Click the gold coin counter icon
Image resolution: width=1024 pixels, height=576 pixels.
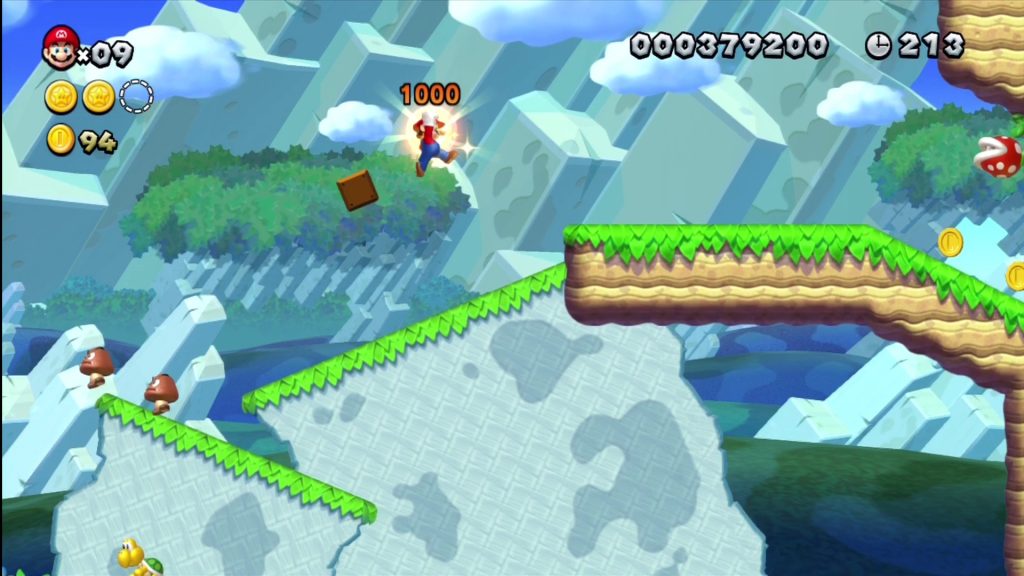click(x=60, y=141)
